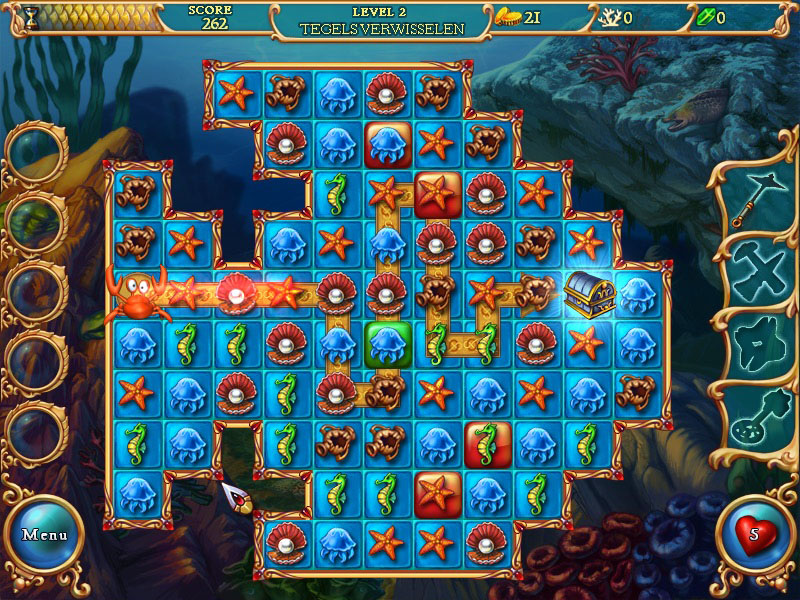The image size is (800, 600).
Task: Select the bottom mace-shaped power-up slot
Action: 753,420
